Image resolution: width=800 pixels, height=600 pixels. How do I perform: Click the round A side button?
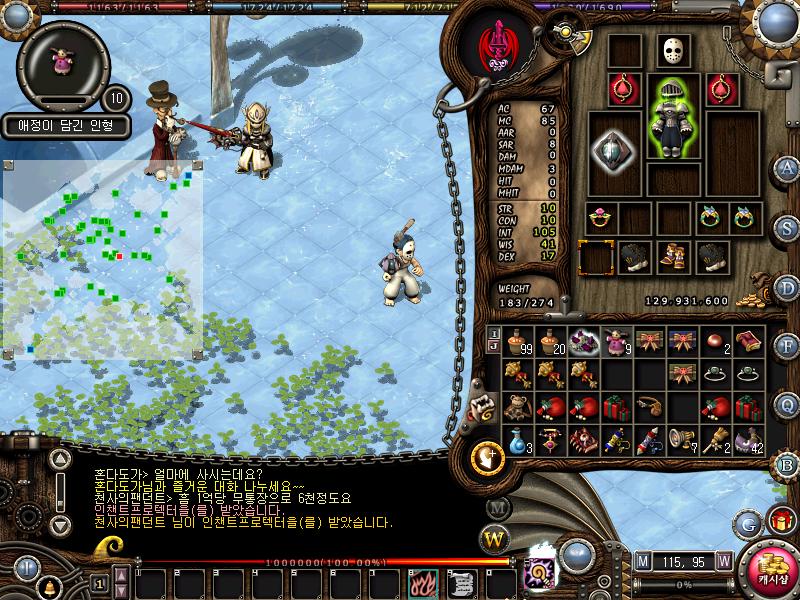tap(787, 167)
